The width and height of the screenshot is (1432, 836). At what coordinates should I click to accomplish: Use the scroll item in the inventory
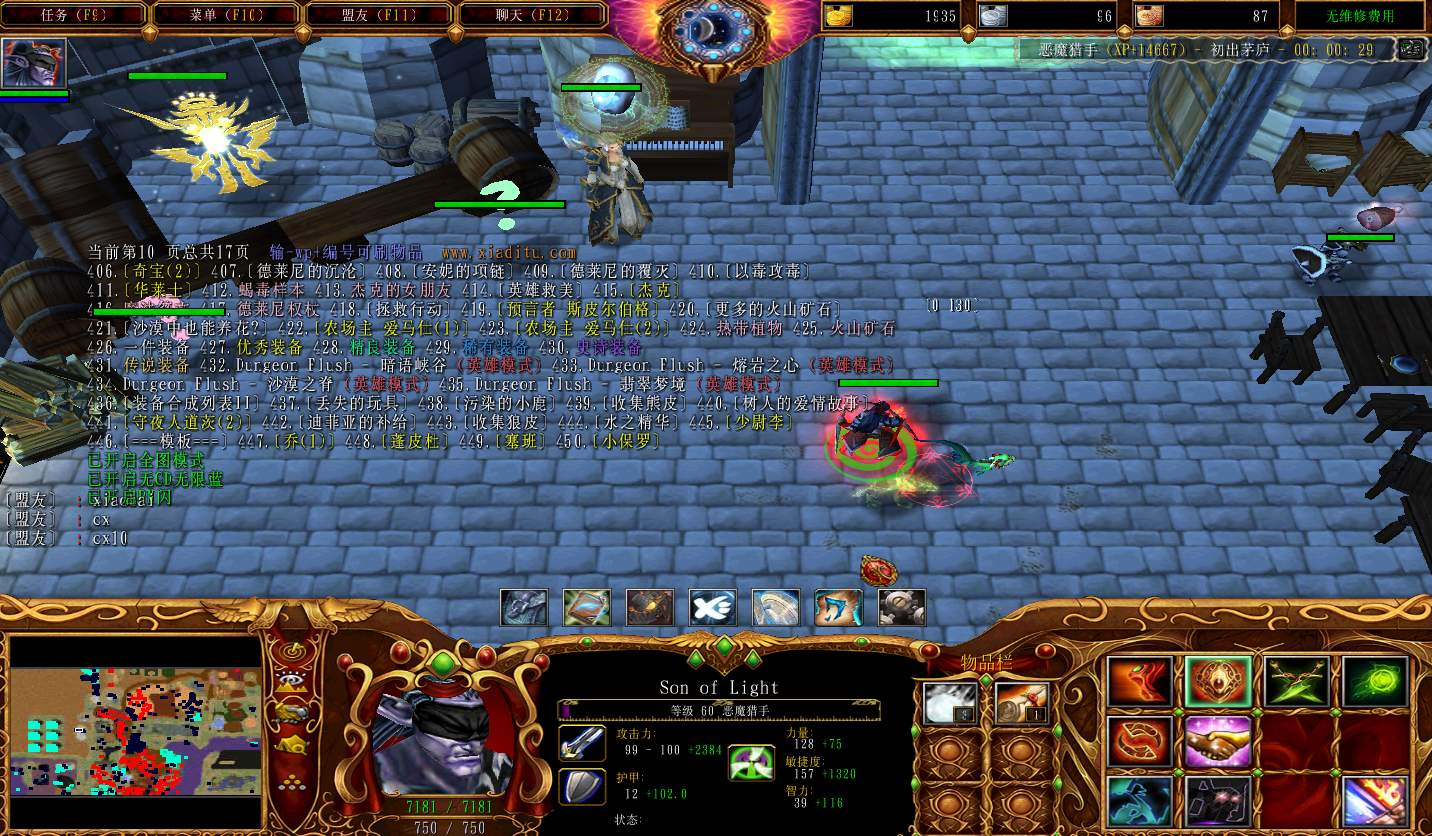click(1022, 703)
